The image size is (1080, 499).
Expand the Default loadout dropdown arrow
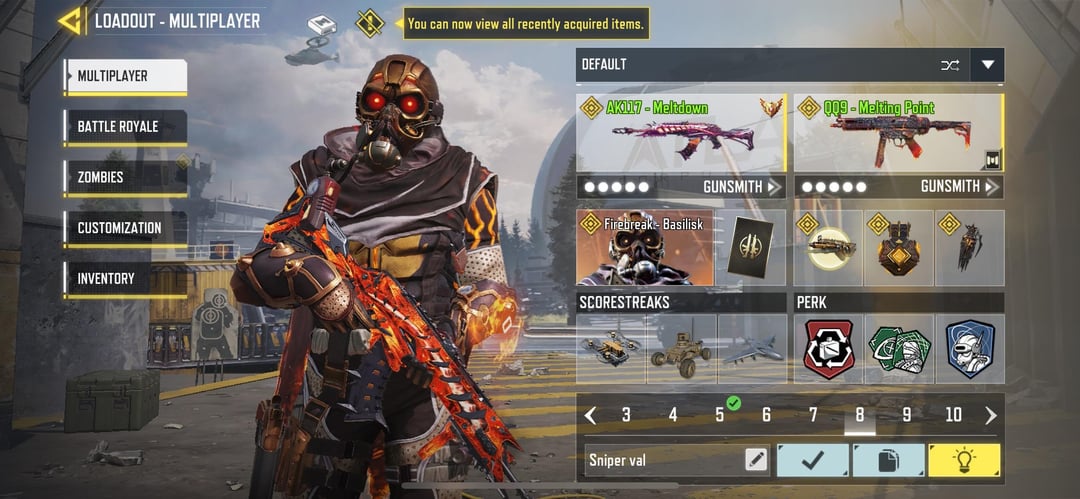click(x=987, y=65)
